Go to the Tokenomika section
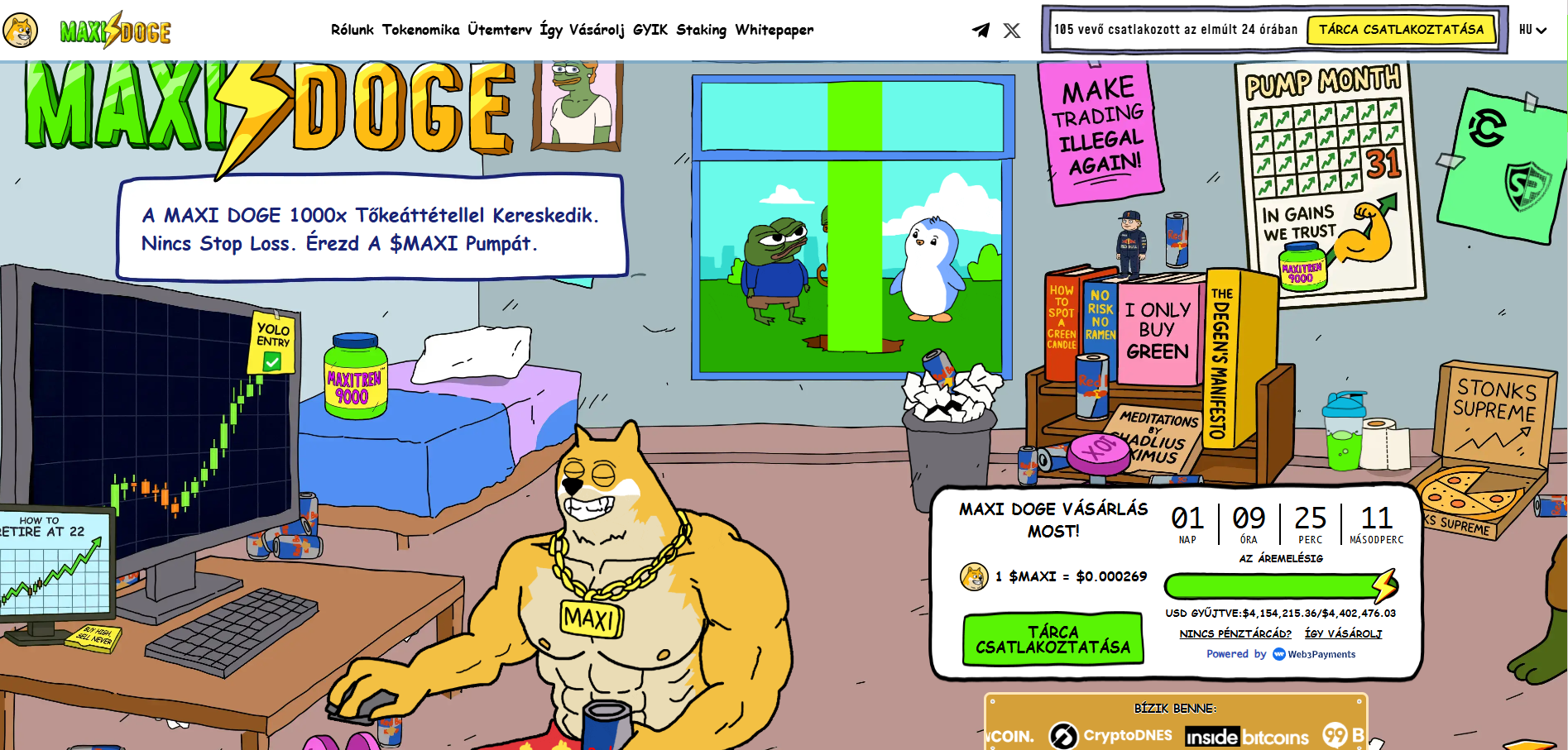The height and width of the screenshot is (750, 1568). coord(420,30)
